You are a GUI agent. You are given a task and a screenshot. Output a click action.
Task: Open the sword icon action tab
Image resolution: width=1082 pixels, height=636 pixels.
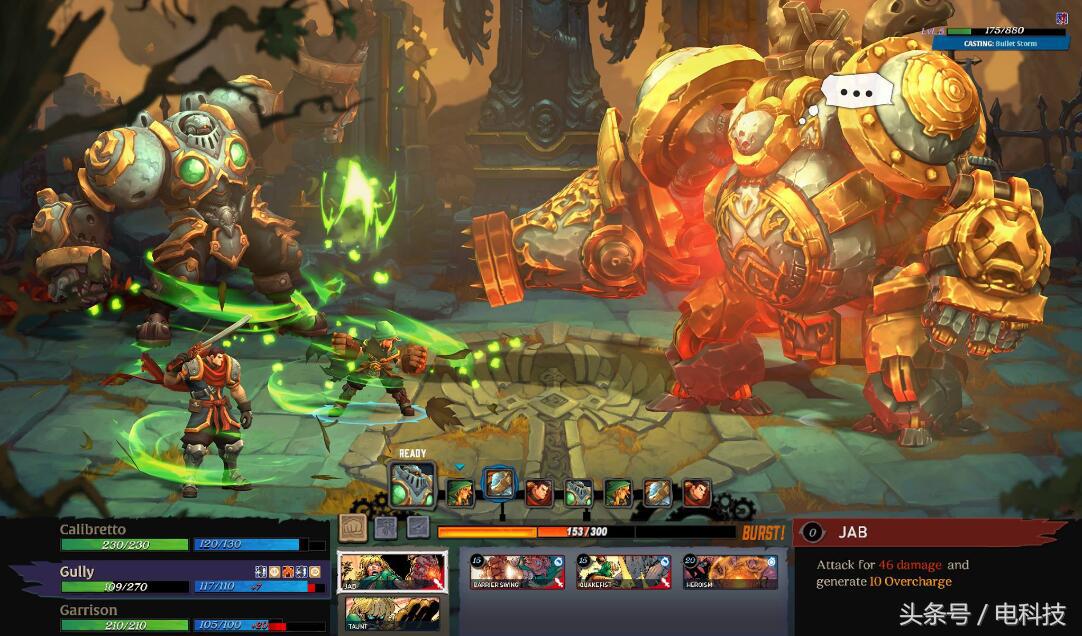click(417, 527)
